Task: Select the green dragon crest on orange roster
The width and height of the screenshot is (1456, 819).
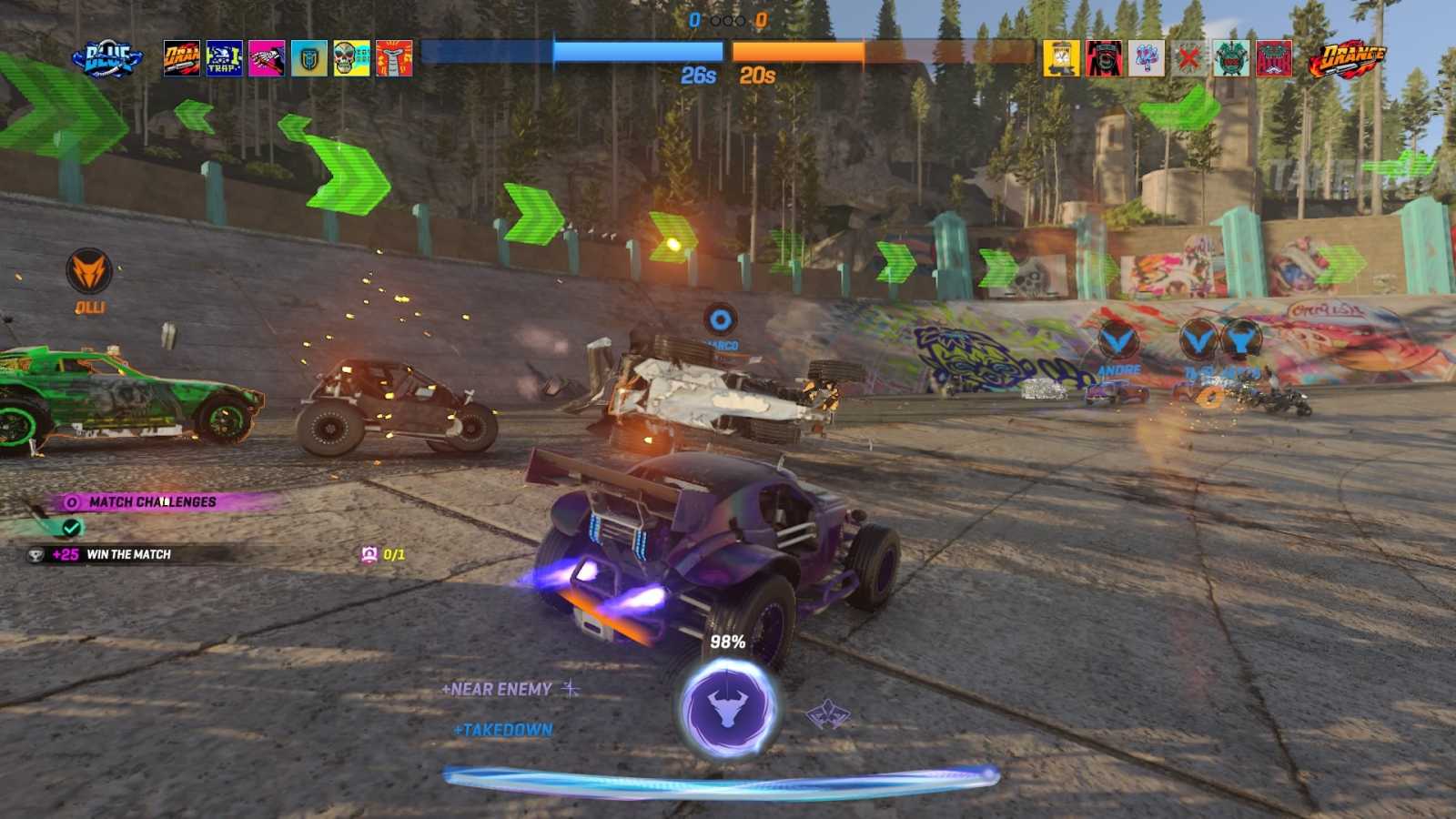Action: click(1231, 56)
